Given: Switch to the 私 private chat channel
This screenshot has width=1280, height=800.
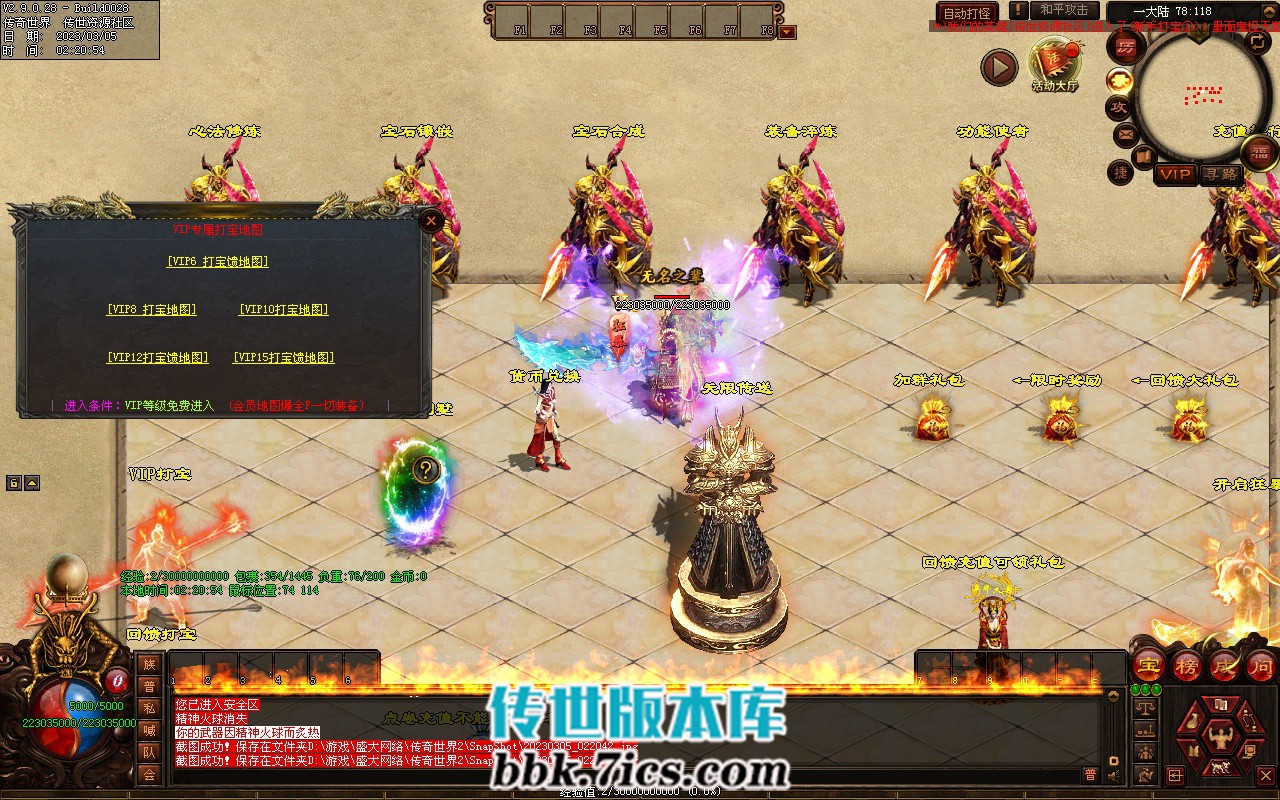Looking at the screenshot, I should (x=149, y=708).
